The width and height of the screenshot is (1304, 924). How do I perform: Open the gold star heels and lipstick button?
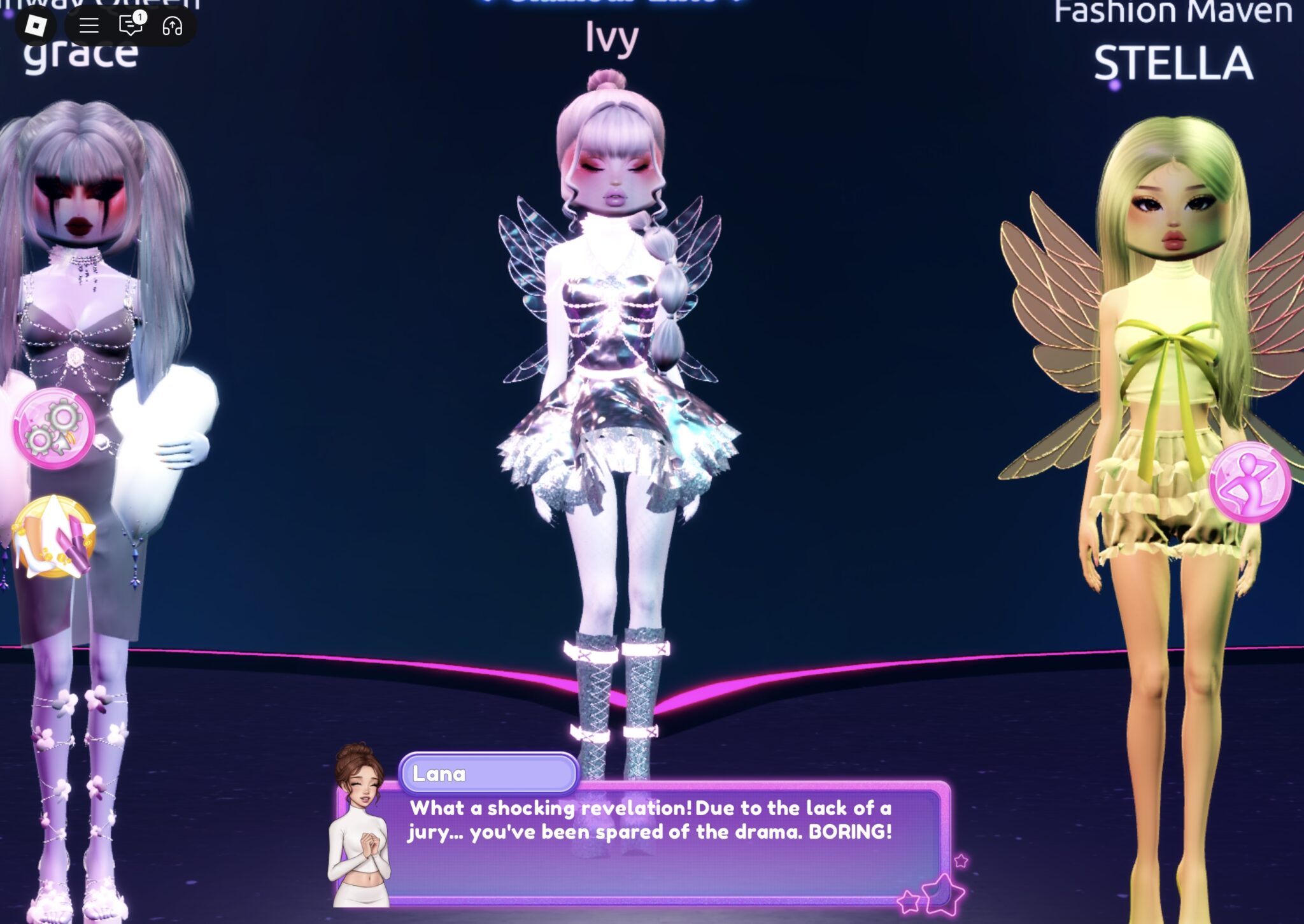54,538
